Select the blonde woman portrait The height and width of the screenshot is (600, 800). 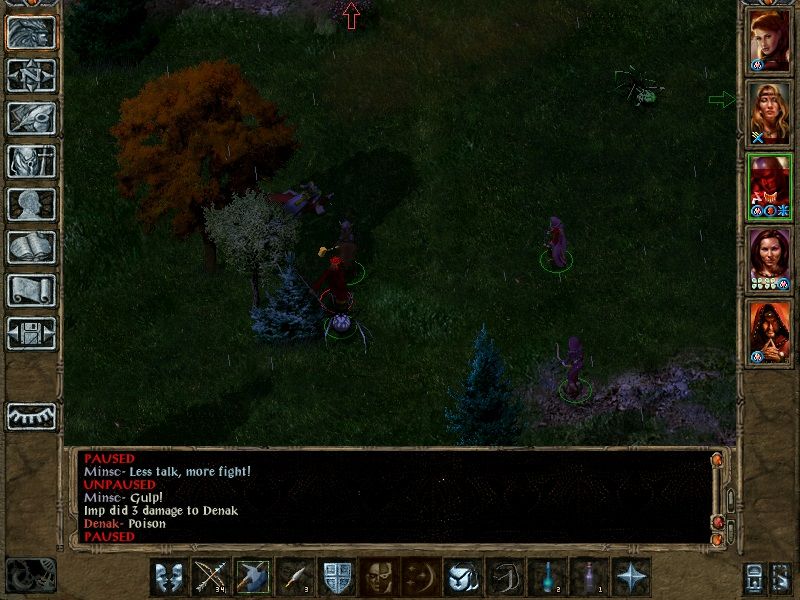[x=769, y=114]
